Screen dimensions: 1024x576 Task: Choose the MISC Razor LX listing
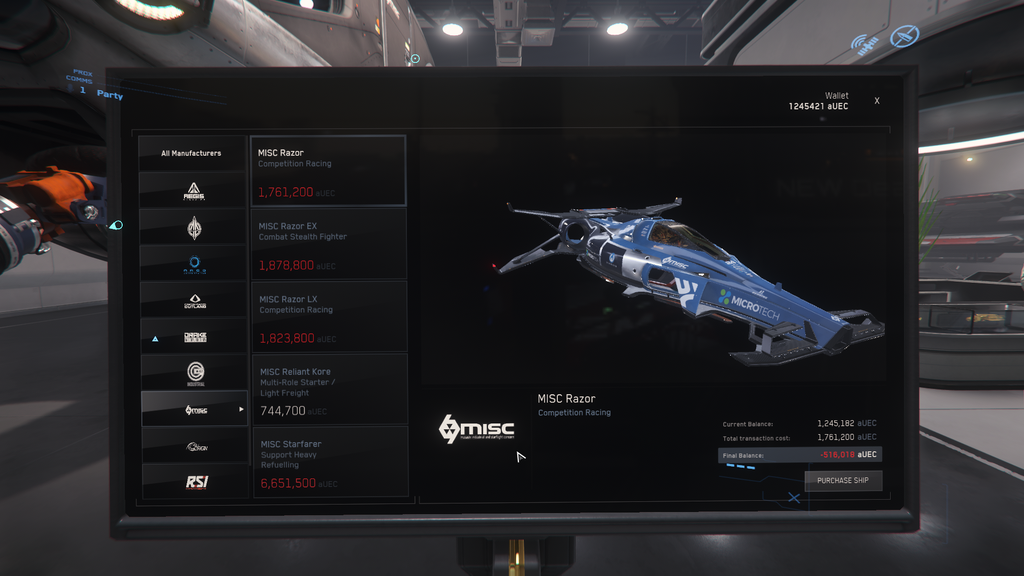tap(328, 317)
